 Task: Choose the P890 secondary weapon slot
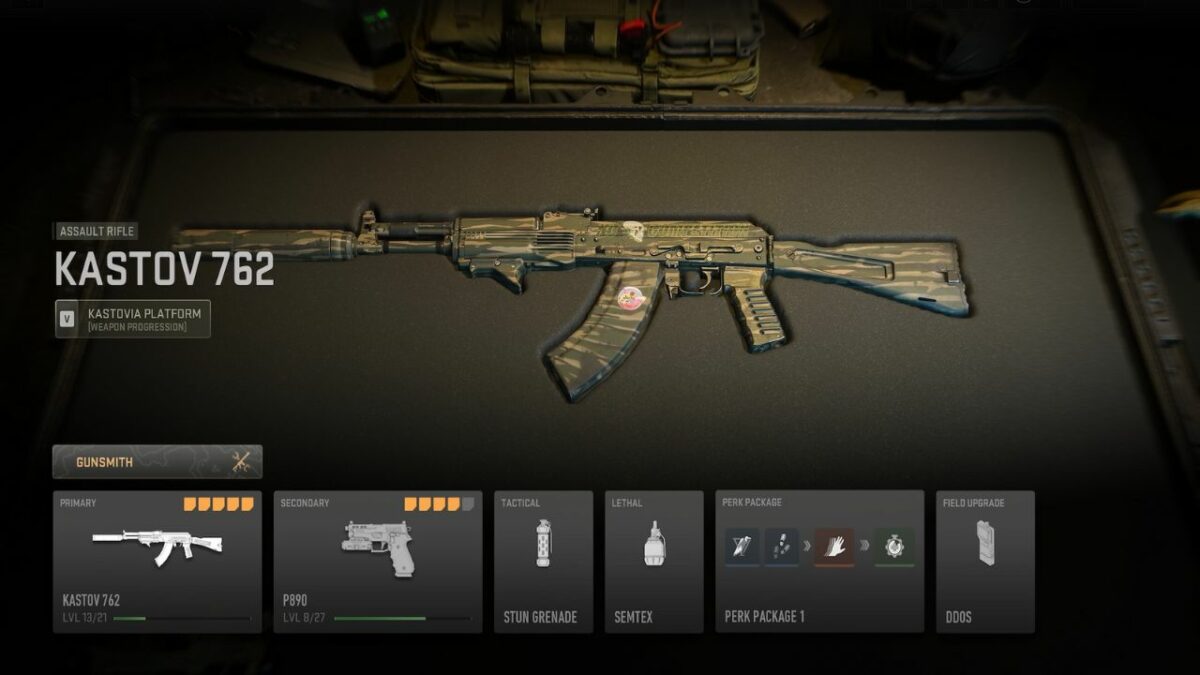pyautogui.click(x=378, y=561)
